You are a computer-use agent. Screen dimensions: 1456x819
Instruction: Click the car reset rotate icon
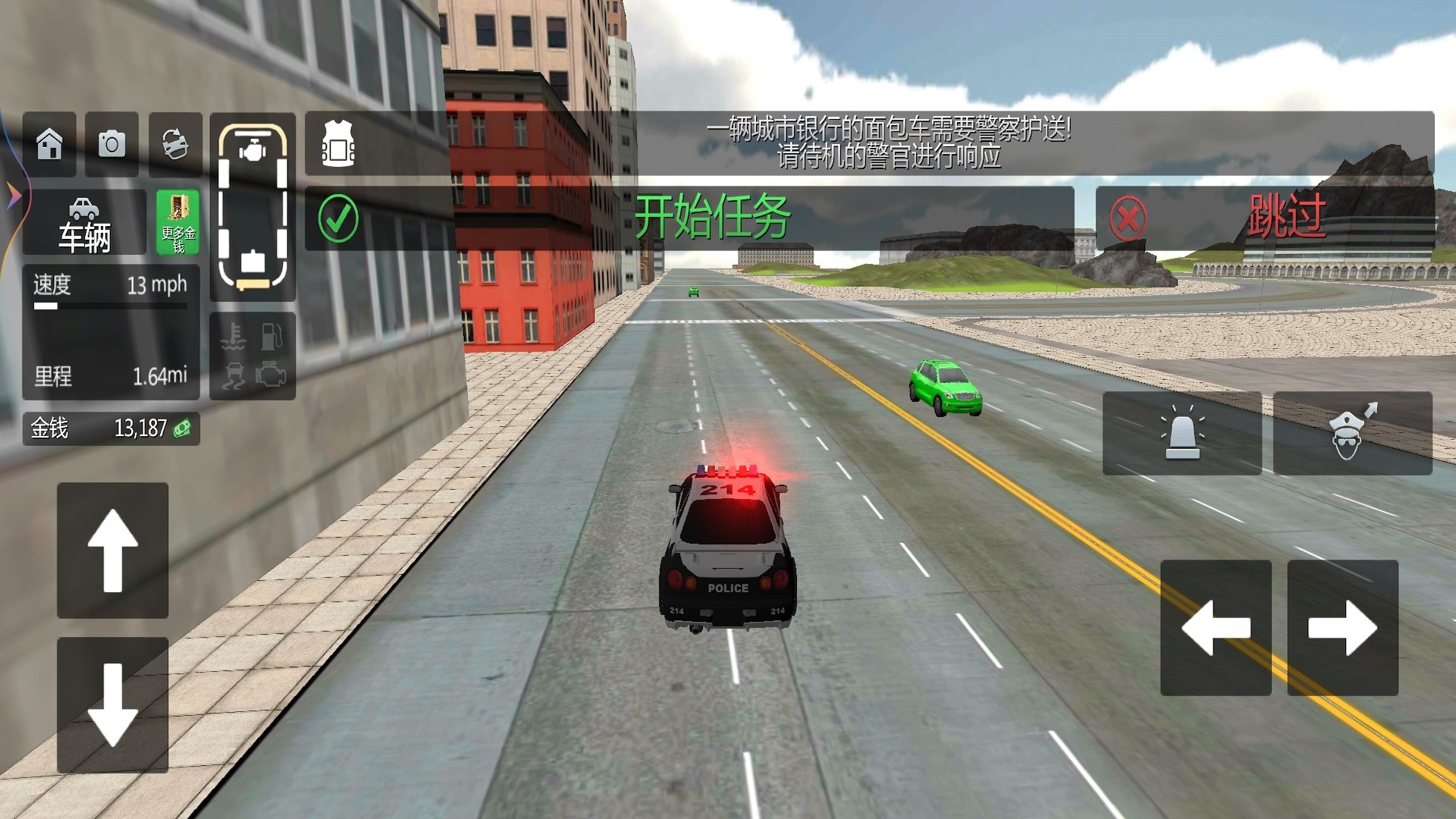pos(175,144)
